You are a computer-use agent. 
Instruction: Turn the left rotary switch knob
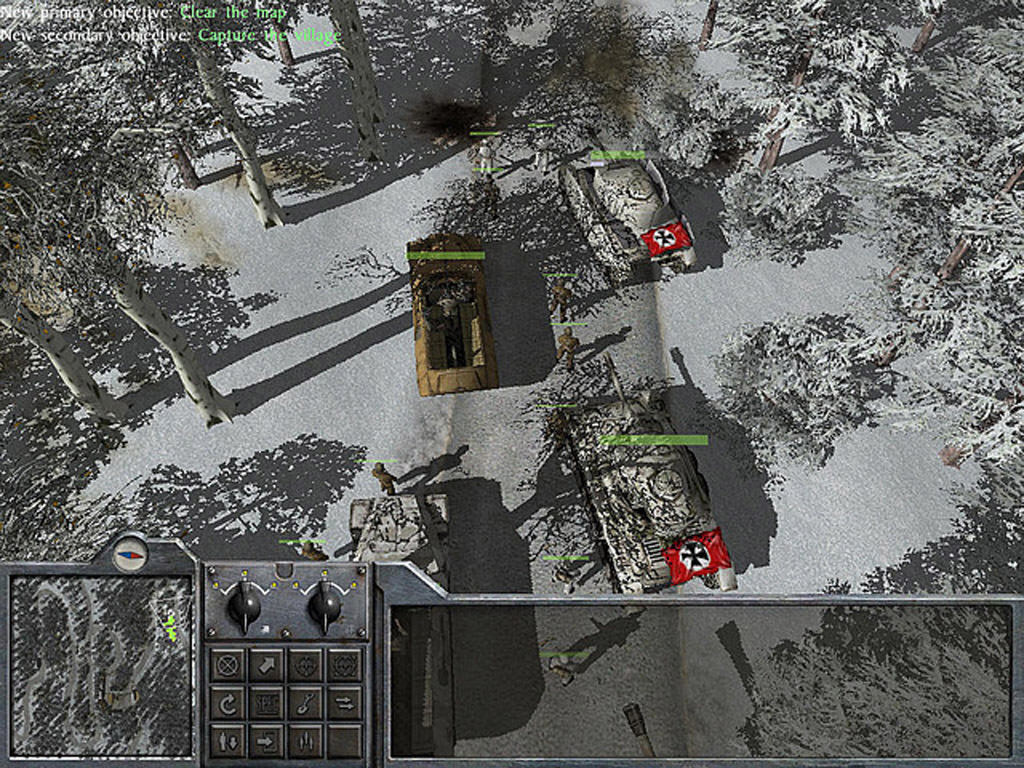[x=244, y=604]
